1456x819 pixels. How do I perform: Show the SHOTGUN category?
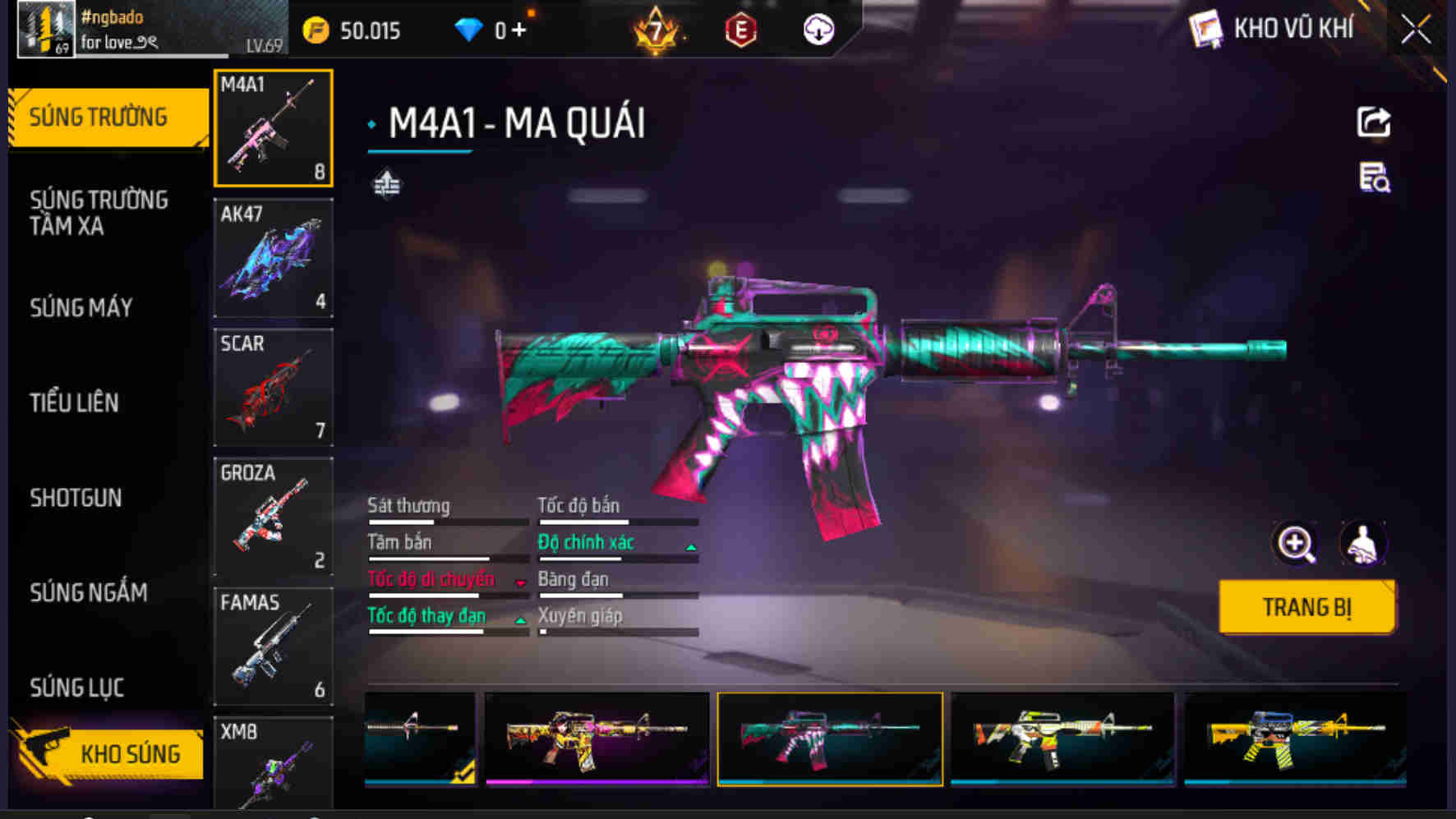click(x=76, y=498)
